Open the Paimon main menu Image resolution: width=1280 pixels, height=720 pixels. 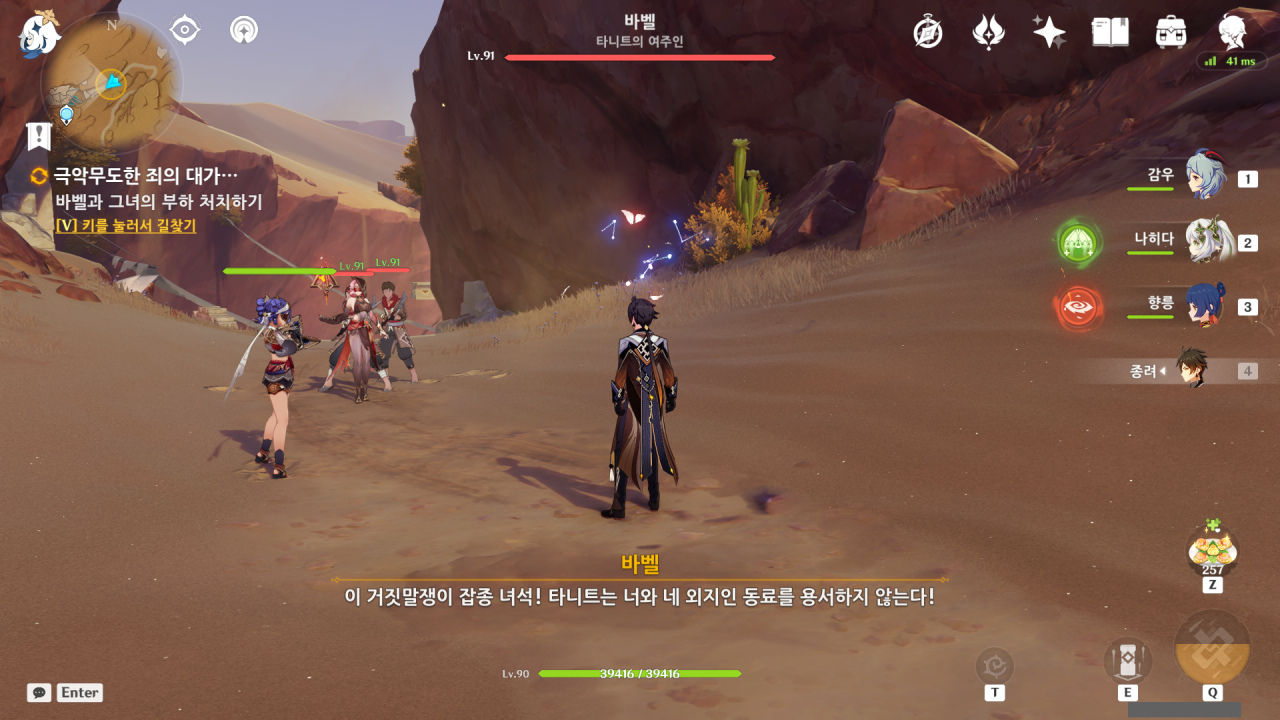(39, 33)
